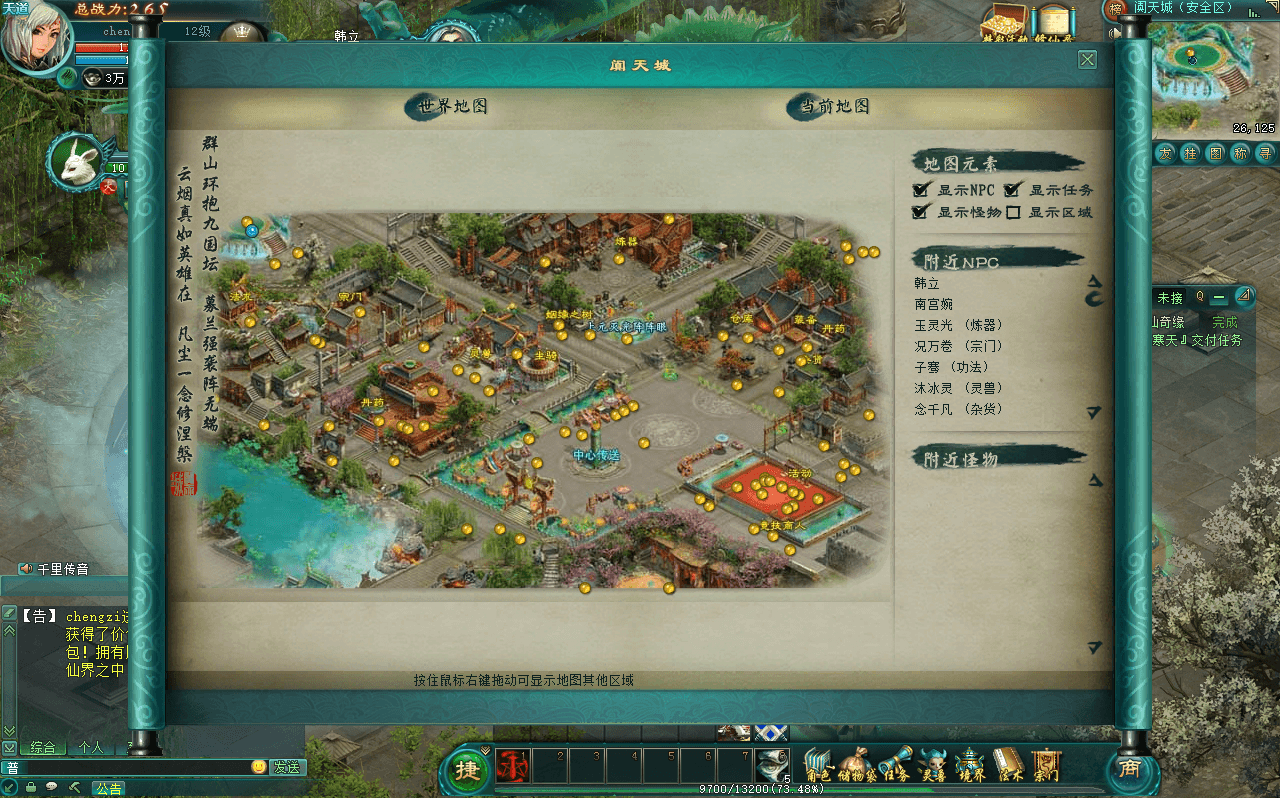The width and height of the screenshot is (1280, 798).
Task: Switch chat to the 个人 tab
Action: (x=91, y=747)
